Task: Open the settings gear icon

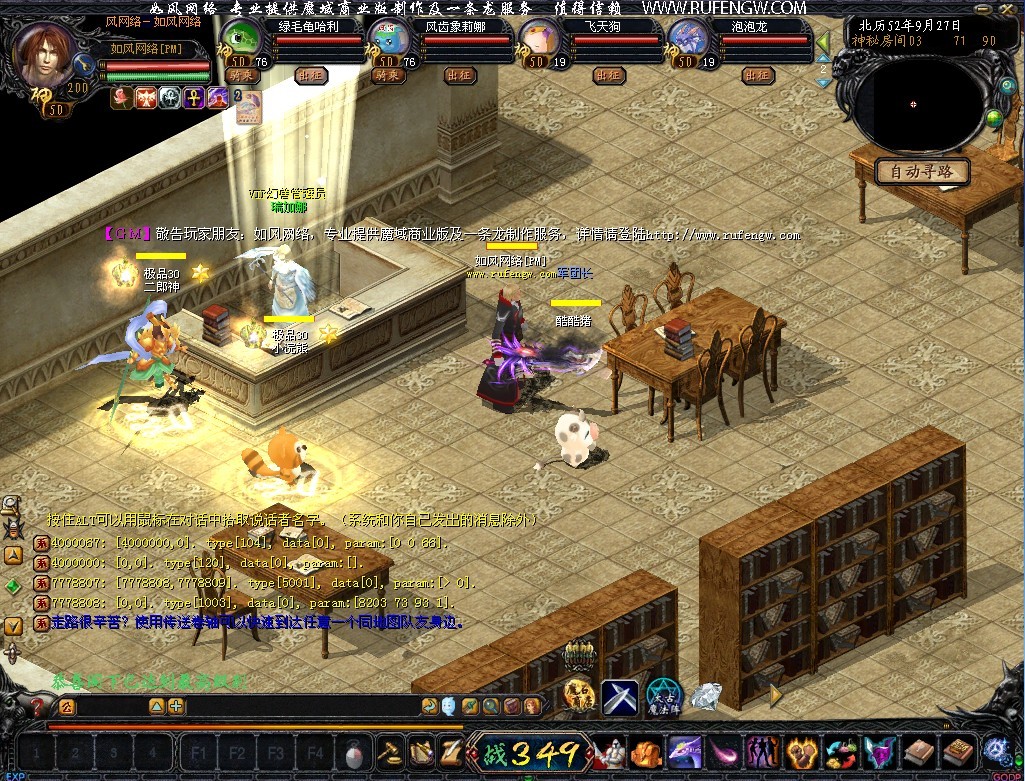Action: tap(996, 750)
